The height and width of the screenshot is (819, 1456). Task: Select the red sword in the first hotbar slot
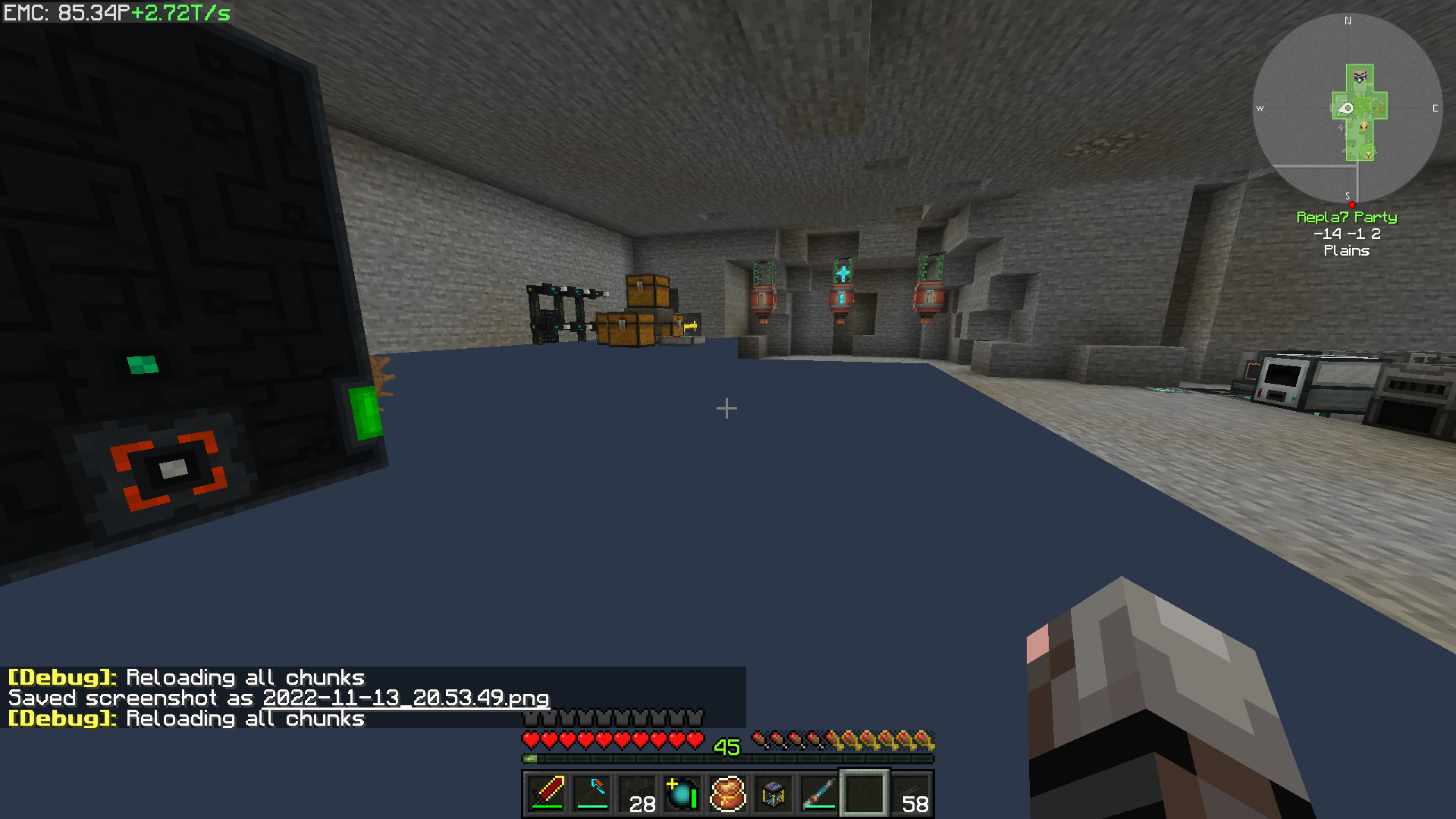tap(545, 795)
